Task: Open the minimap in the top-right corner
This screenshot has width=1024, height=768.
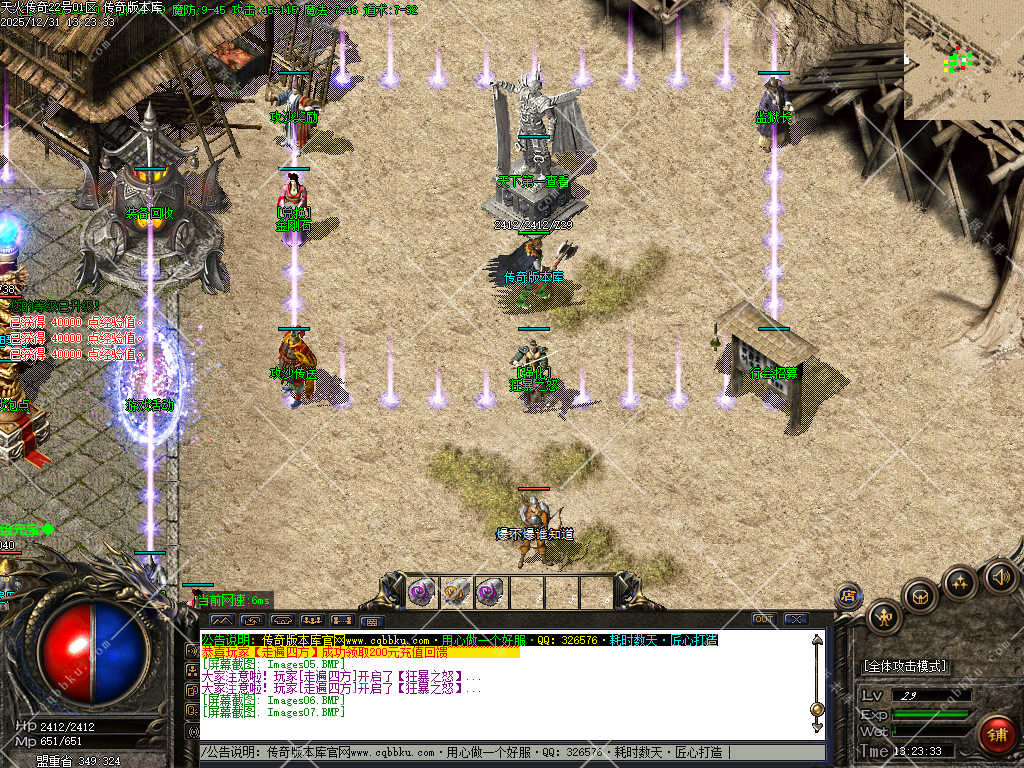Action: [963, 59]
